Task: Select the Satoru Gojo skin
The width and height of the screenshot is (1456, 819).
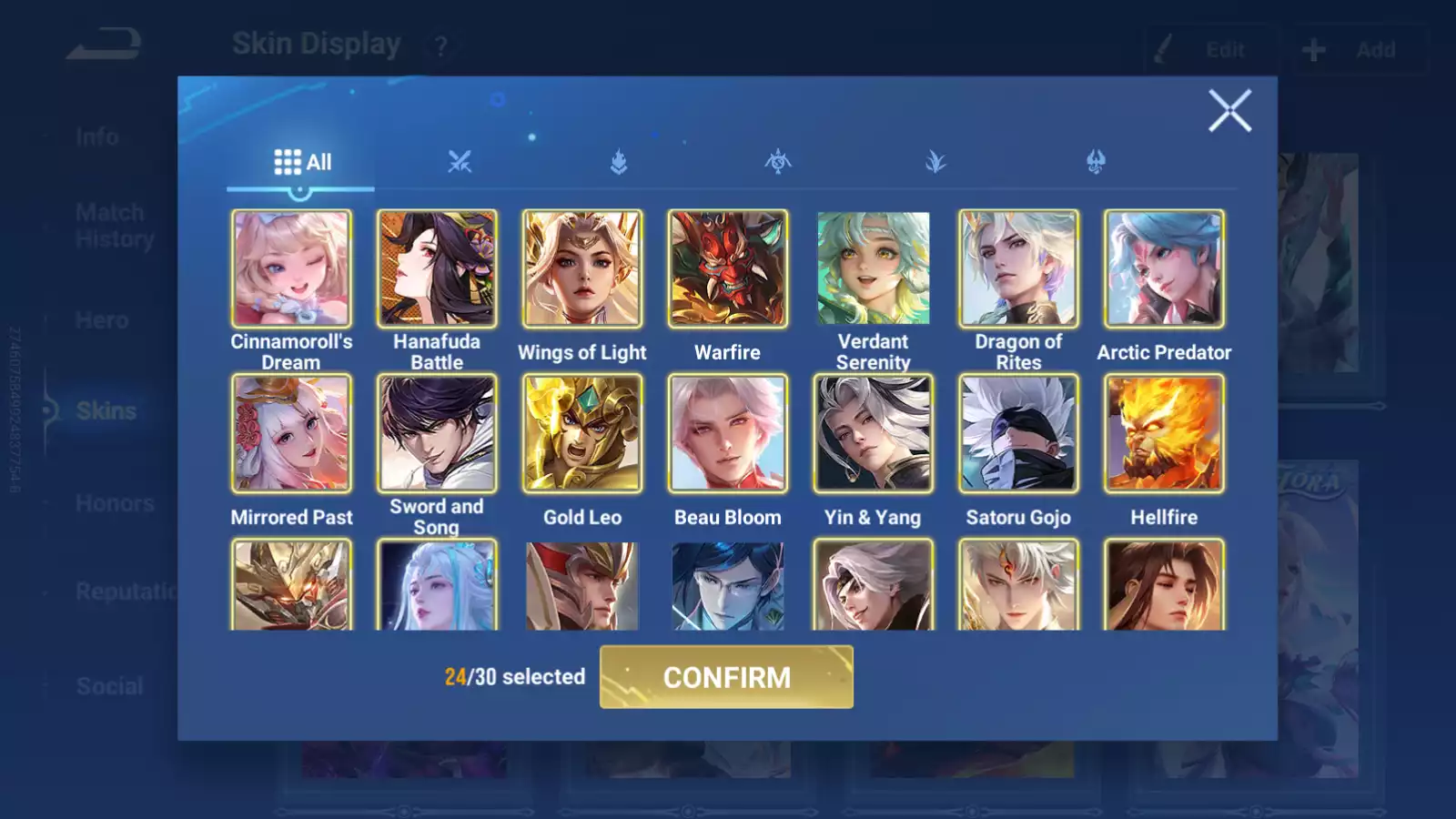Action: click(x=1018, y=433)
